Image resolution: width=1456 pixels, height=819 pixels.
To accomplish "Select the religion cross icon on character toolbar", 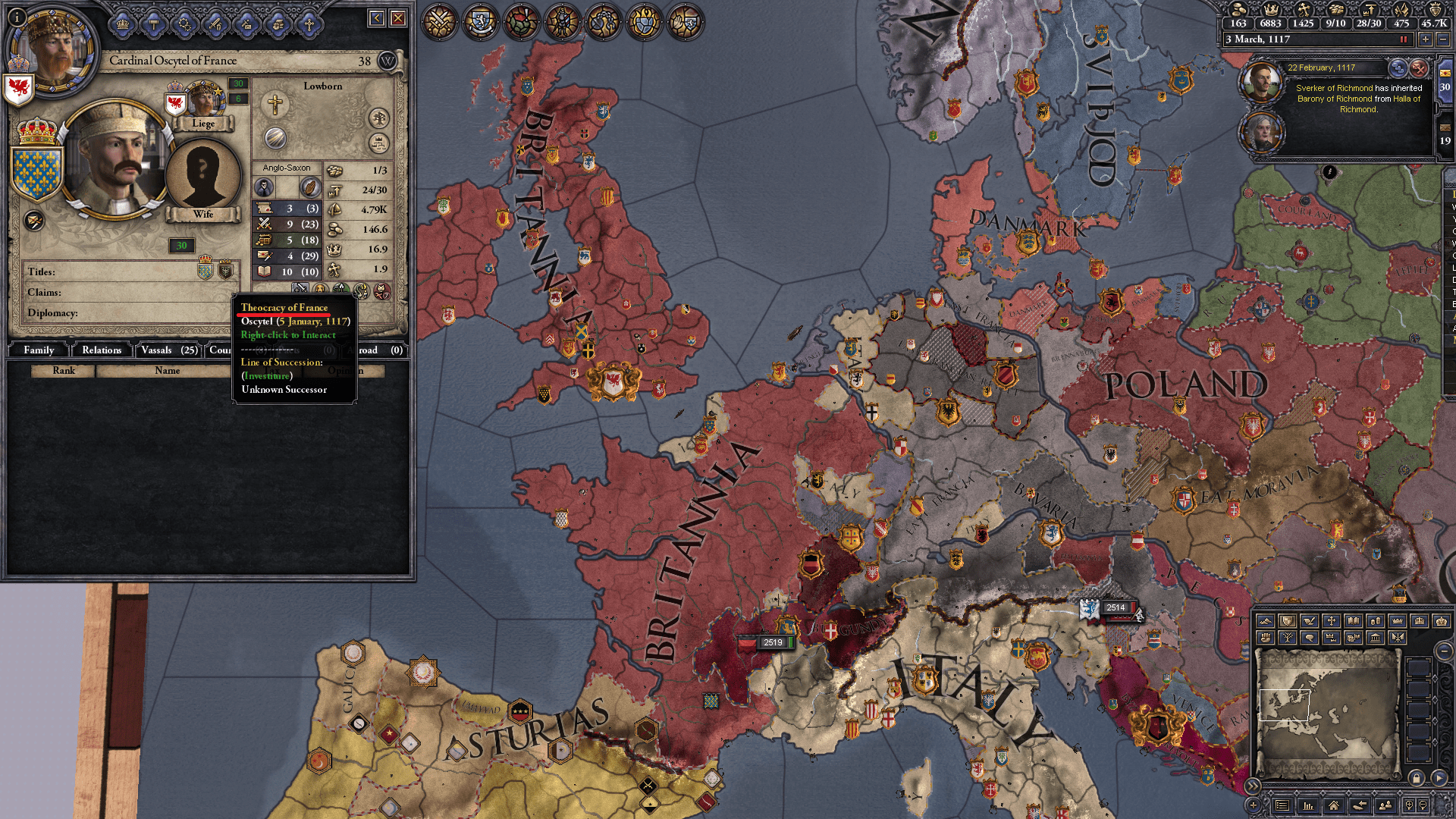I will [309, 25].
